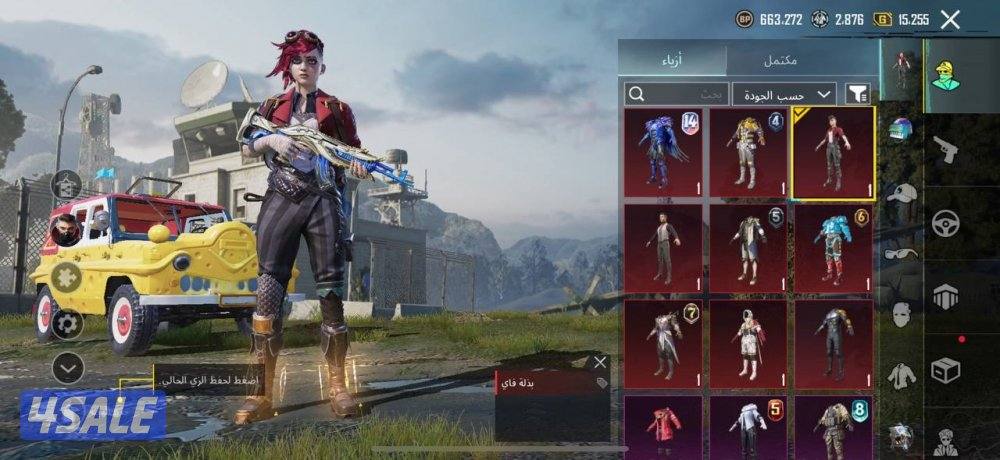Viewport: 1000px width, 460px height.
Task: Open the cap headwear category
Action: 902,194
